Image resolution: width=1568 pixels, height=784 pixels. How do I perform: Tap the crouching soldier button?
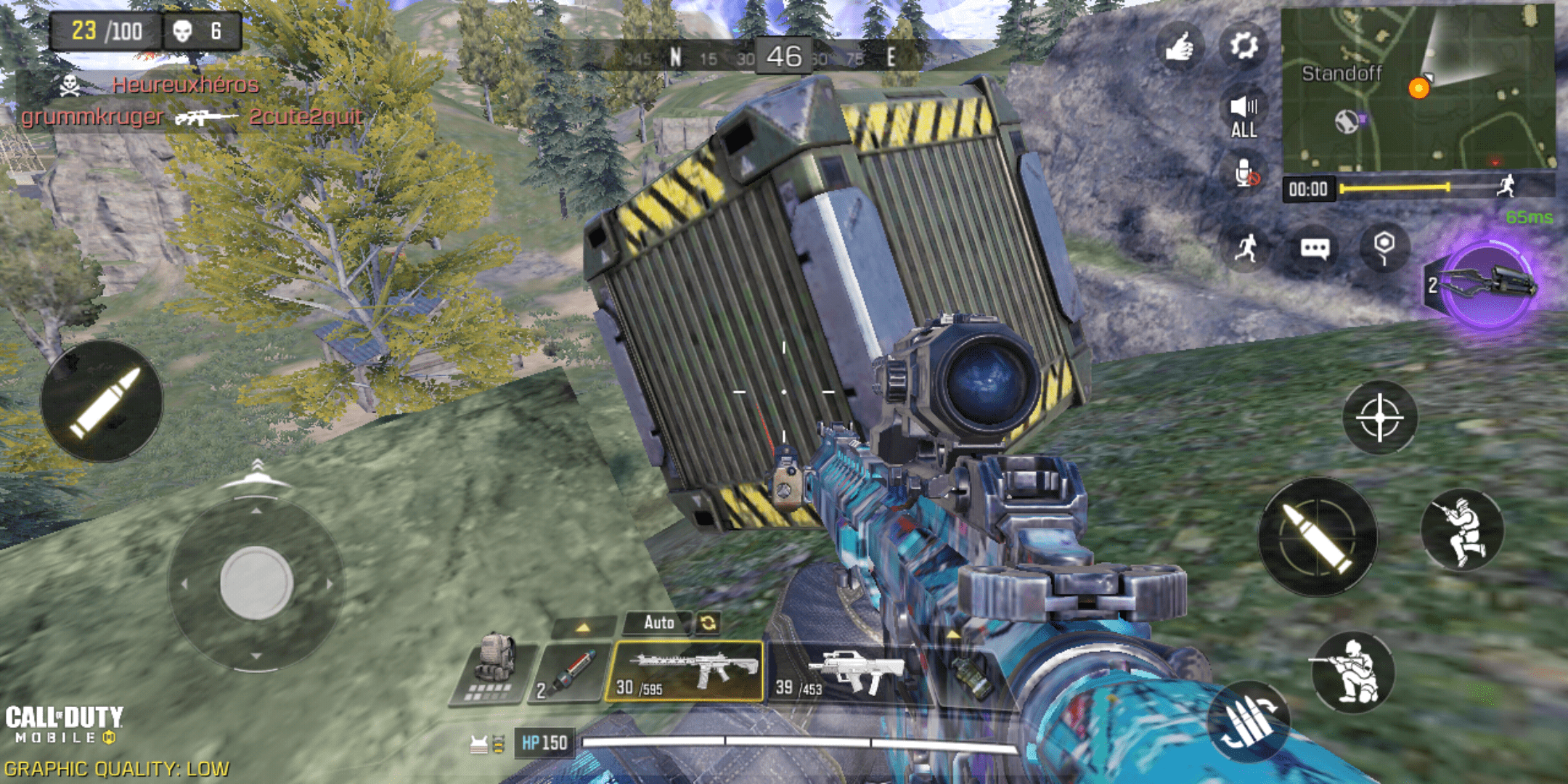[1353, 671]
